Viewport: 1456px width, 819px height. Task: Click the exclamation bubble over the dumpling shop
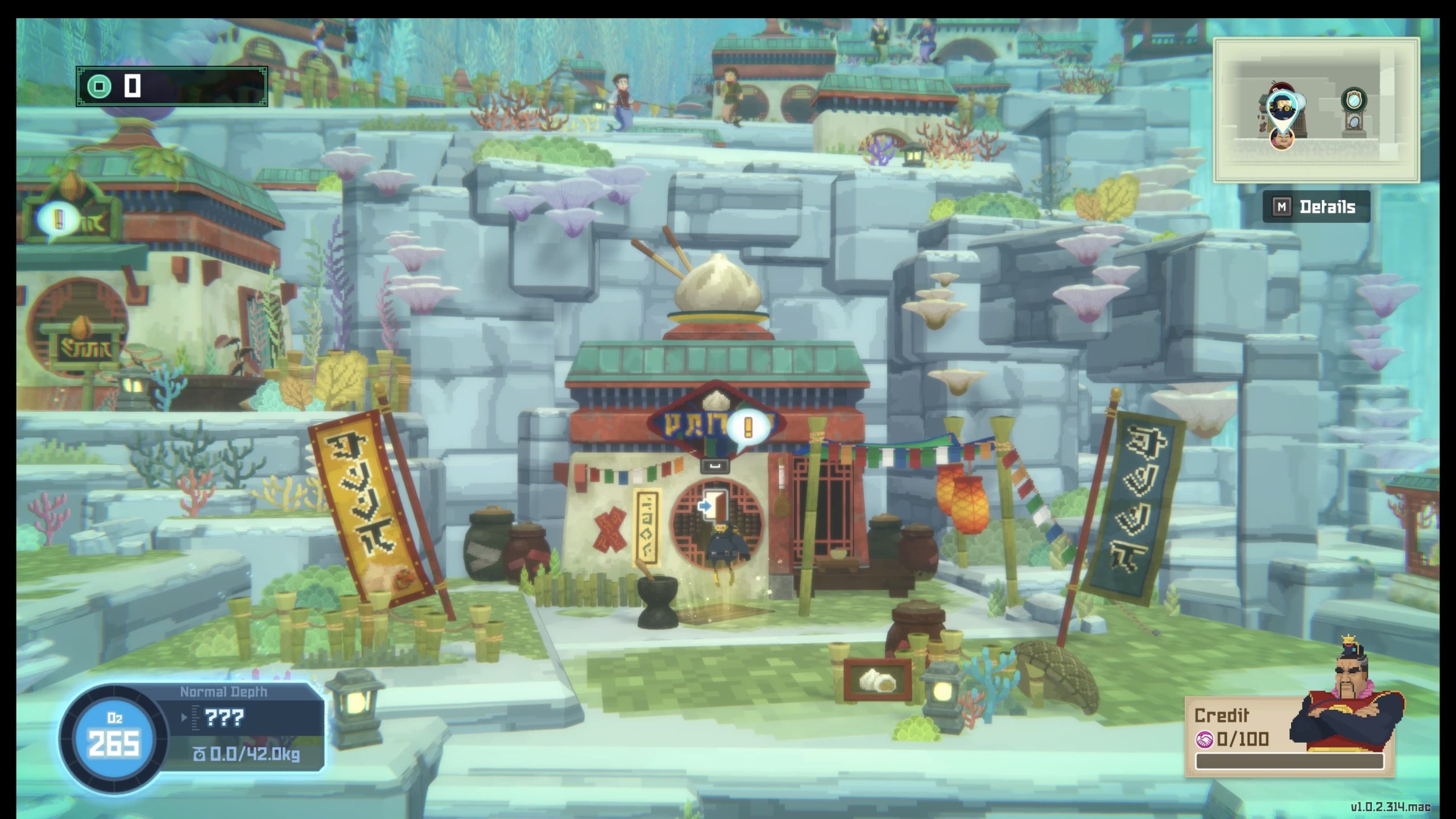(748, 427)
